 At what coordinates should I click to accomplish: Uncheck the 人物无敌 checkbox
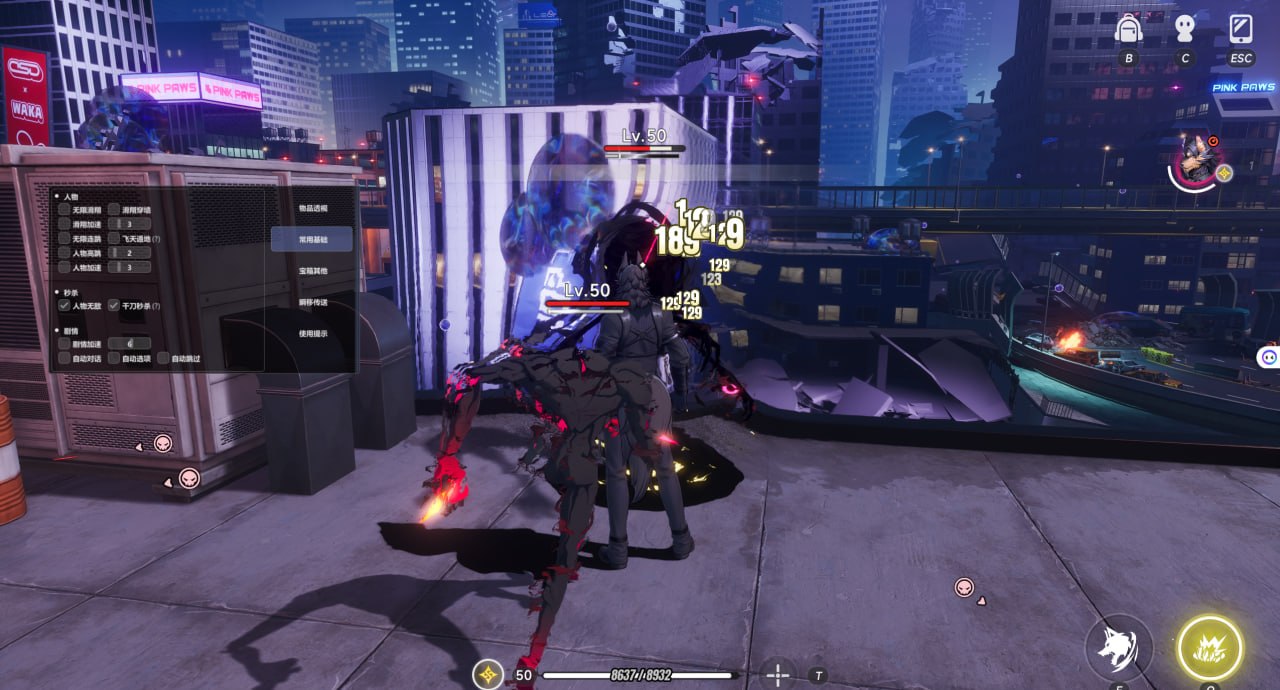64,305
